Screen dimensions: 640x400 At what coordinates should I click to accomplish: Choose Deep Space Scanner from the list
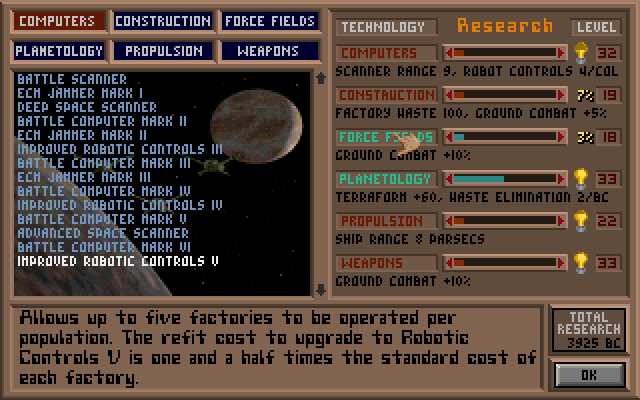point(87,107)
